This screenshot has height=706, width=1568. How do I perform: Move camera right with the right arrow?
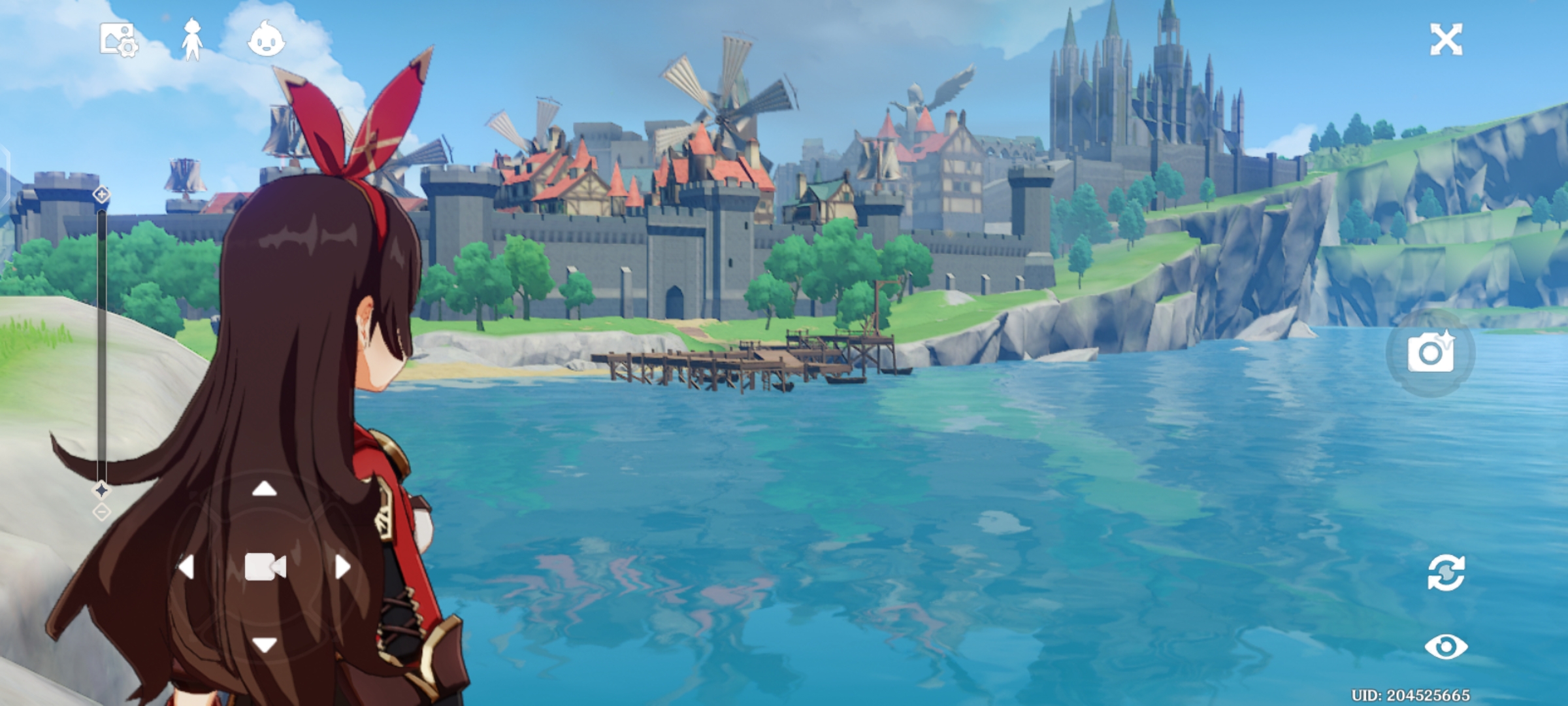(342, 567)
